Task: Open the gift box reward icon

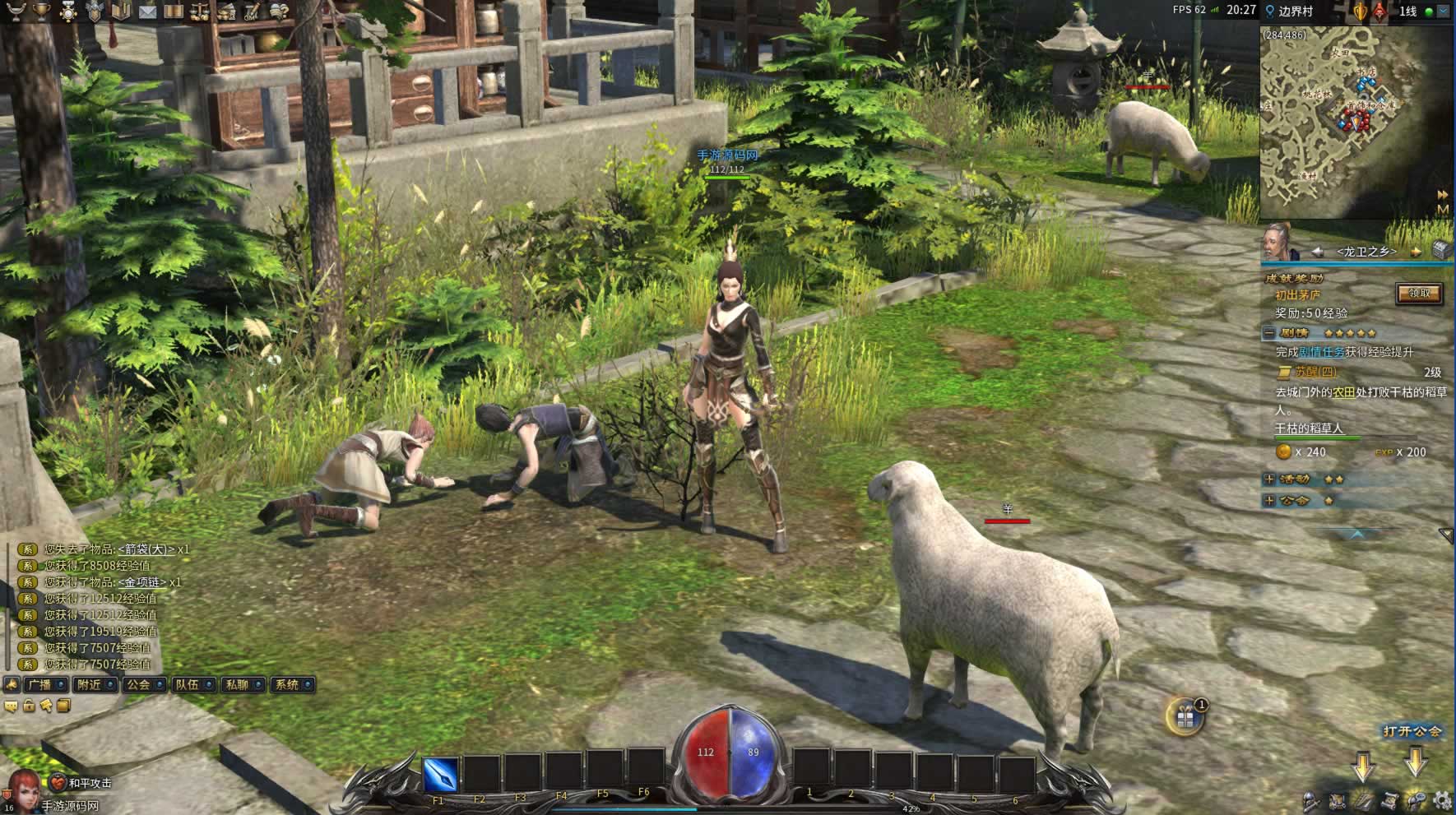Action: [1185, 717]
